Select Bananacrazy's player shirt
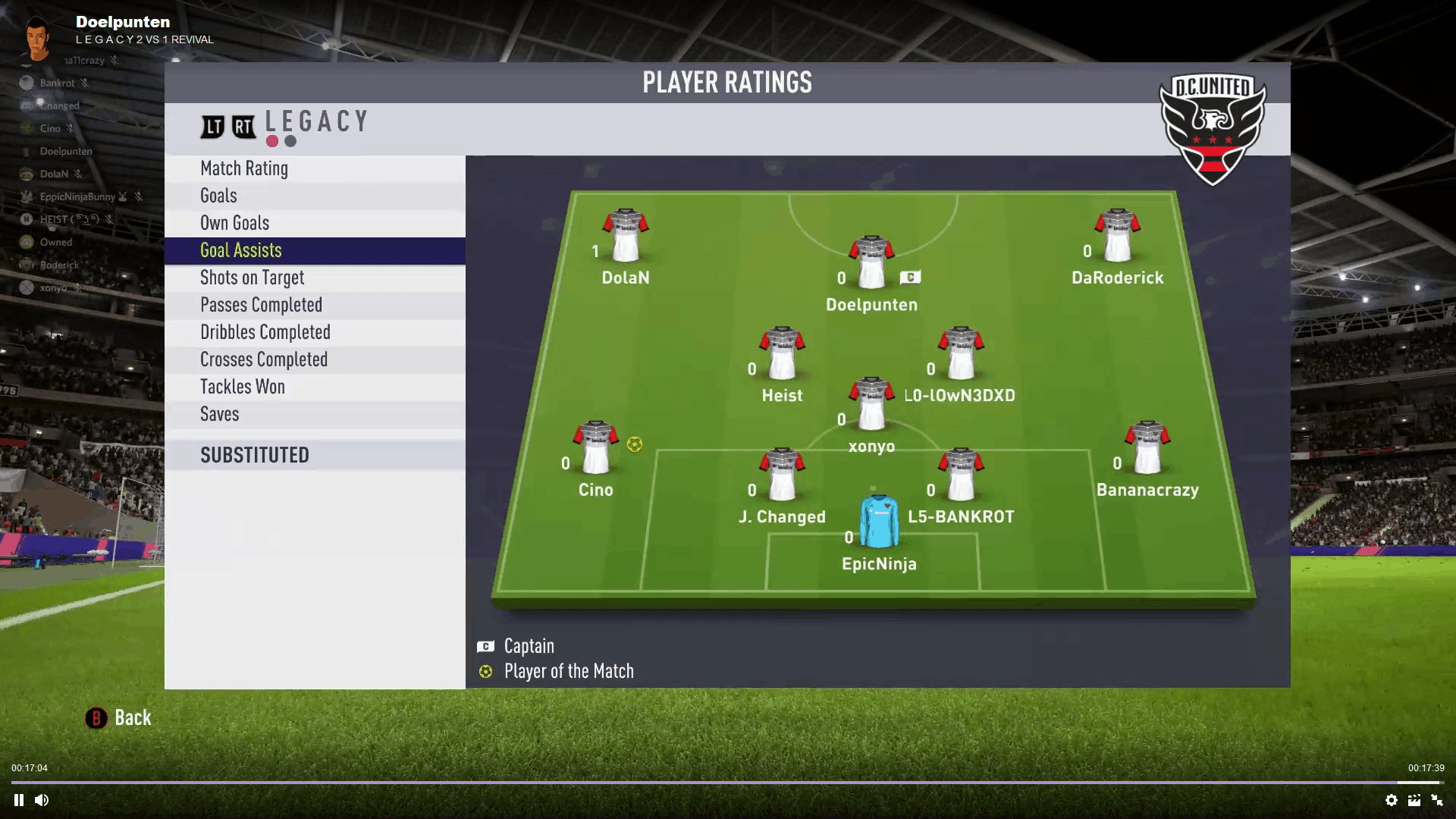The height and width of the screenshot is (819, 1456). [x=1147, y=449]
